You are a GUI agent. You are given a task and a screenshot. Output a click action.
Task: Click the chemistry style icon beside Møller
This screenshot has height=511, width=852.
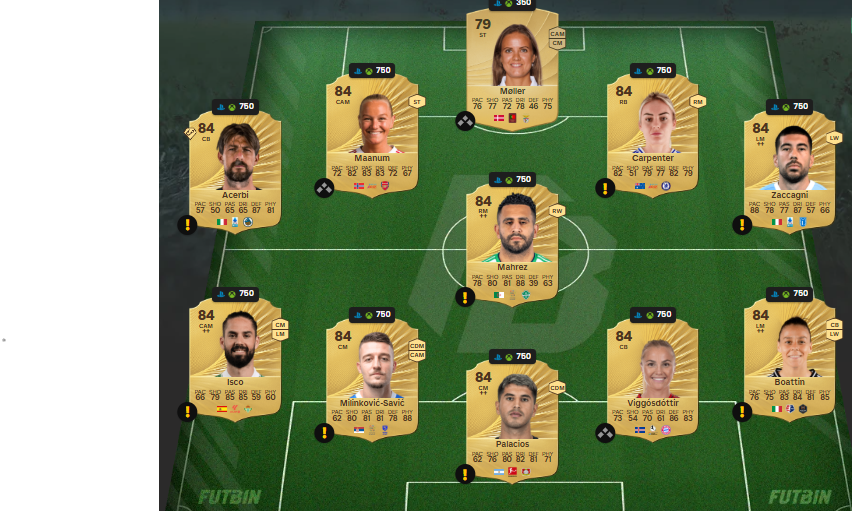[465, 121]
